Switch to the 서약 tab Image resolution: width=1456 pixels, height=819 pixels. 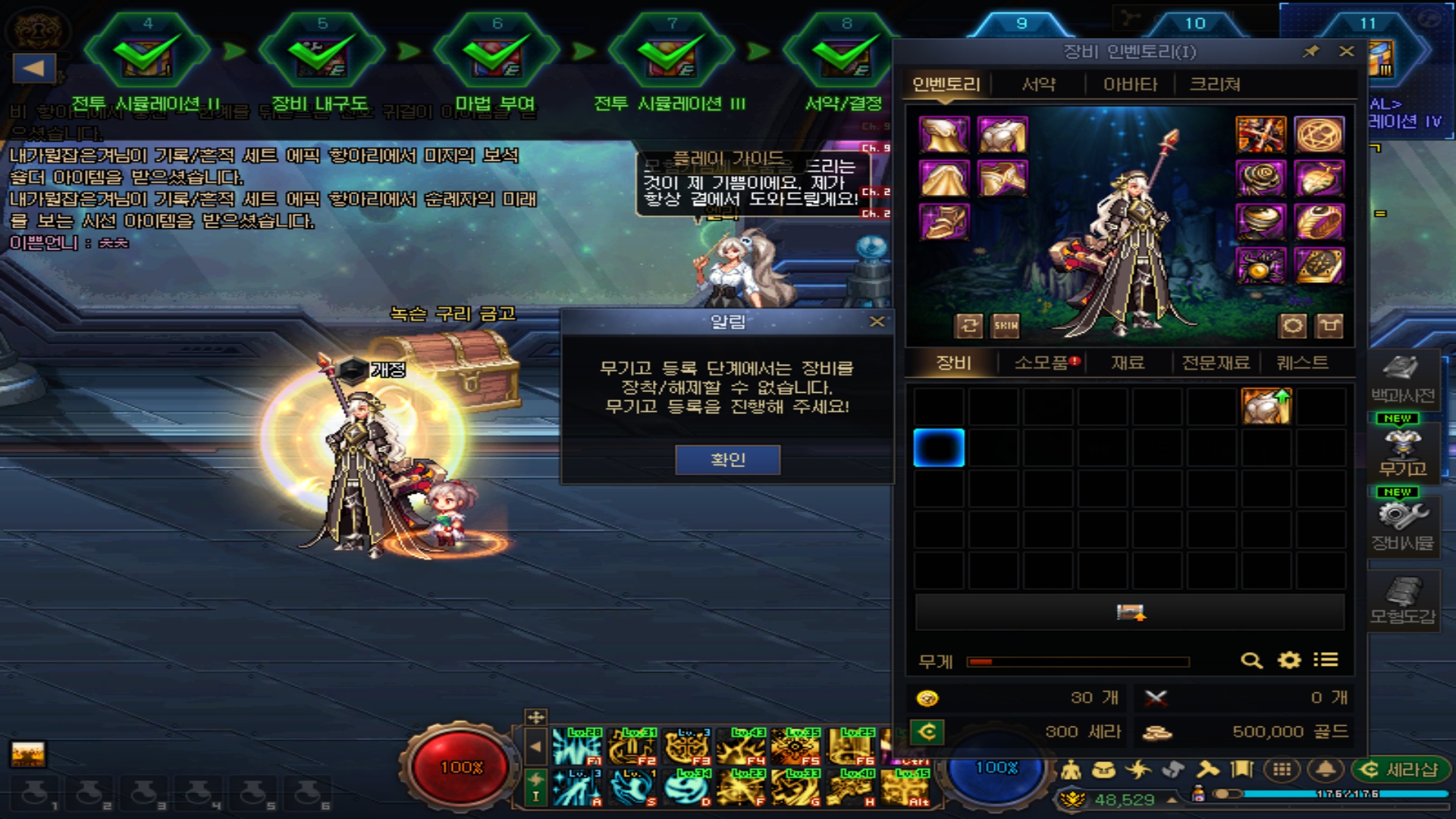(1038, 84)
